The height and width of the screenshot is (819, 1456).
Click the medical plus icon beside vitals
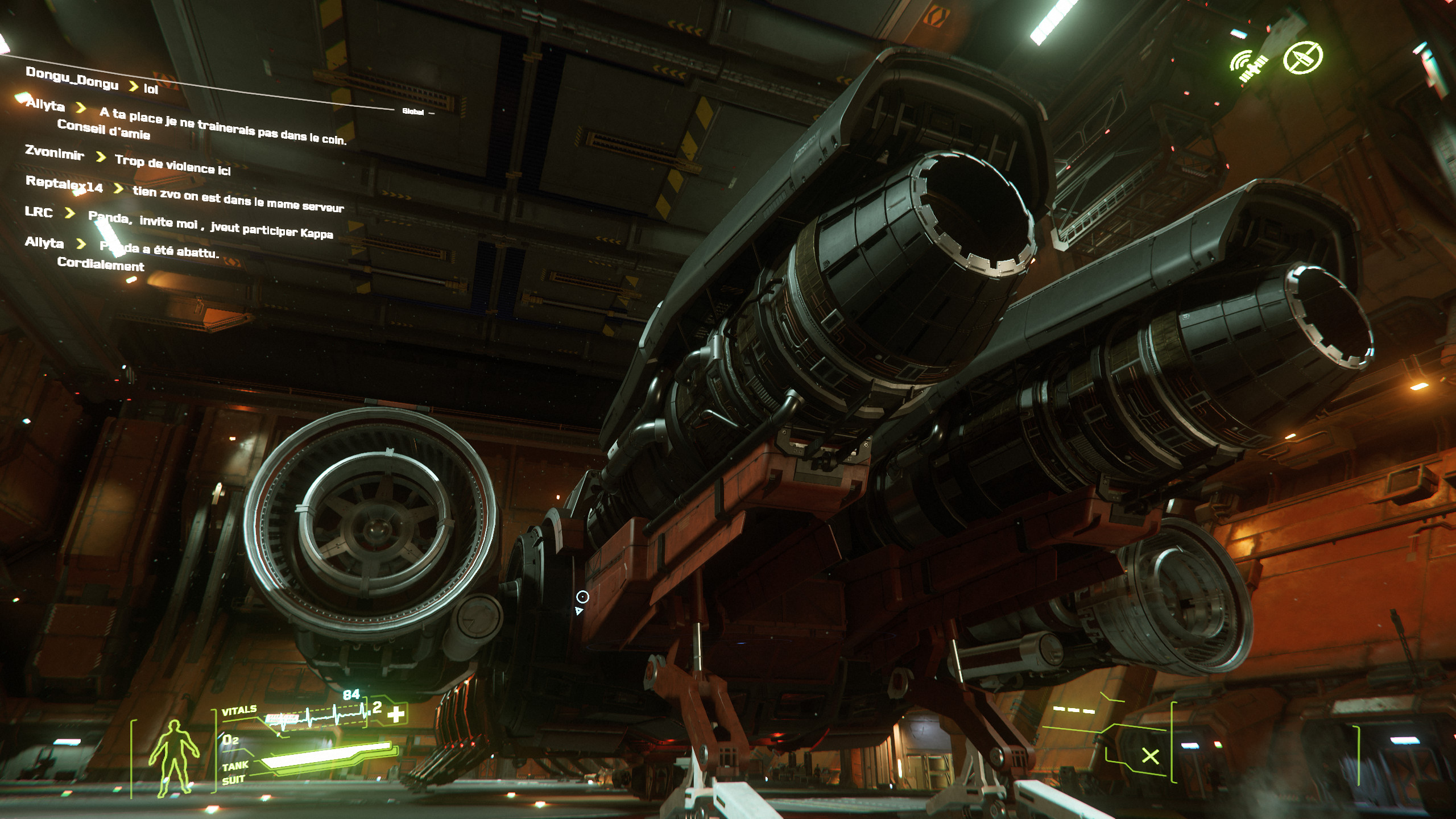coord(396,714)
